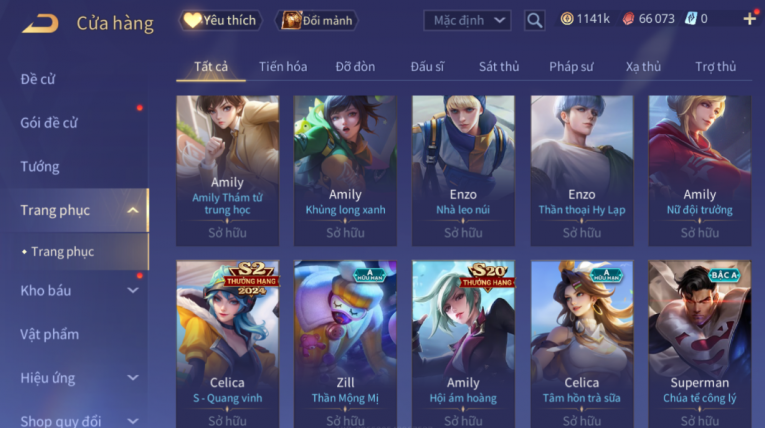
Task: Show the Sát thủ assassin skins
Action: click(499, 67)
